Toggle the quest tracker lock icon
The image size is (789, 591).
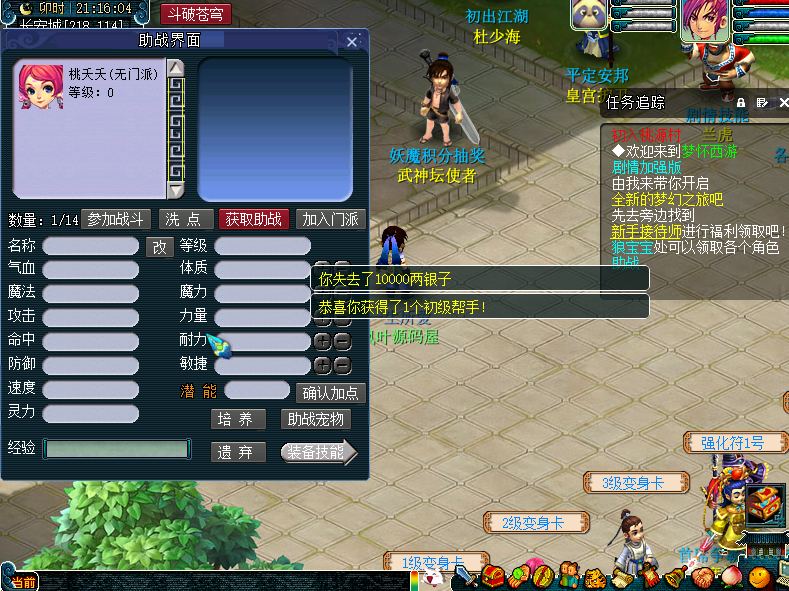click(x=741, y=102)
